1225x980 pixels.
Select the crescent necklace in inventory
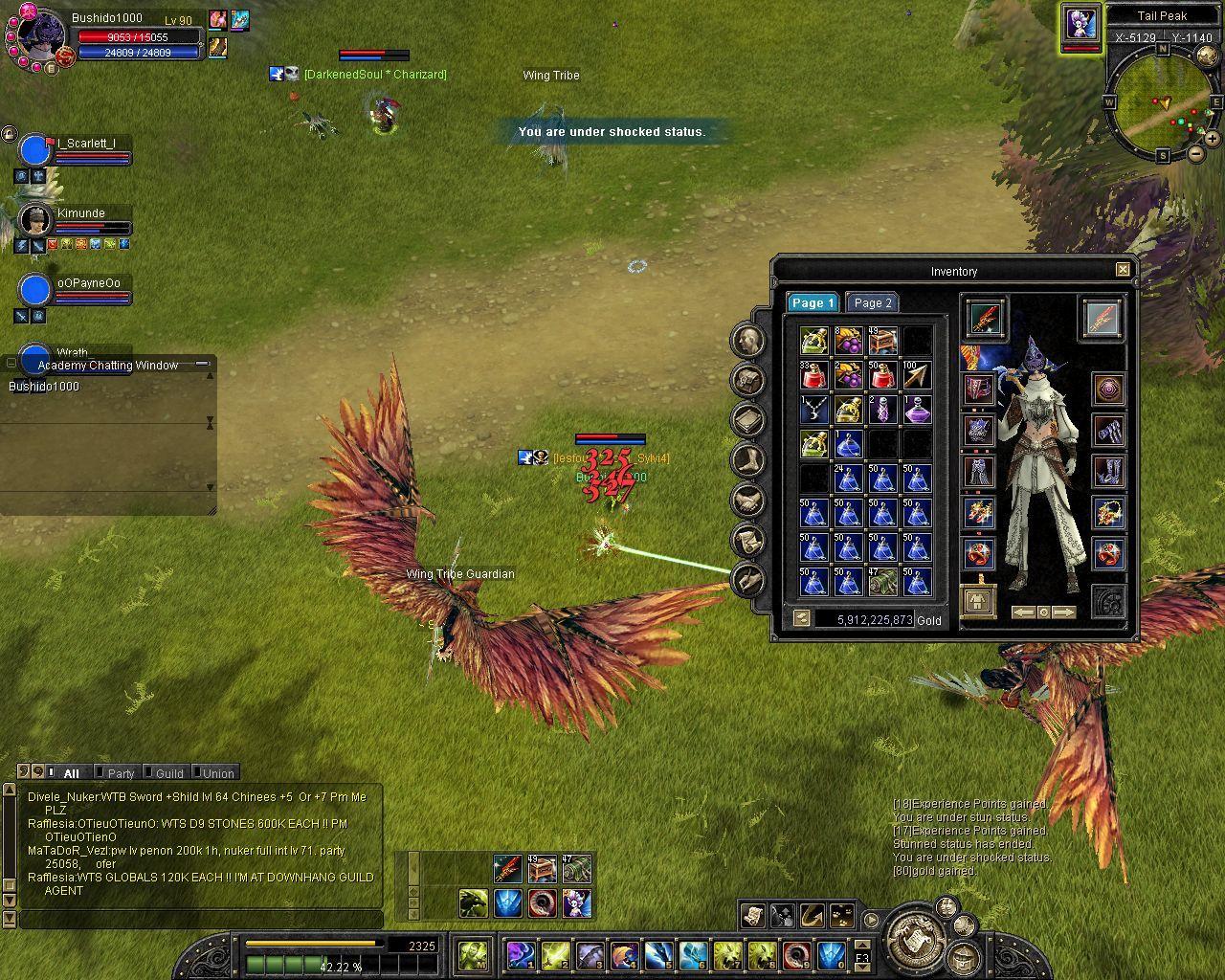point(813,410)
